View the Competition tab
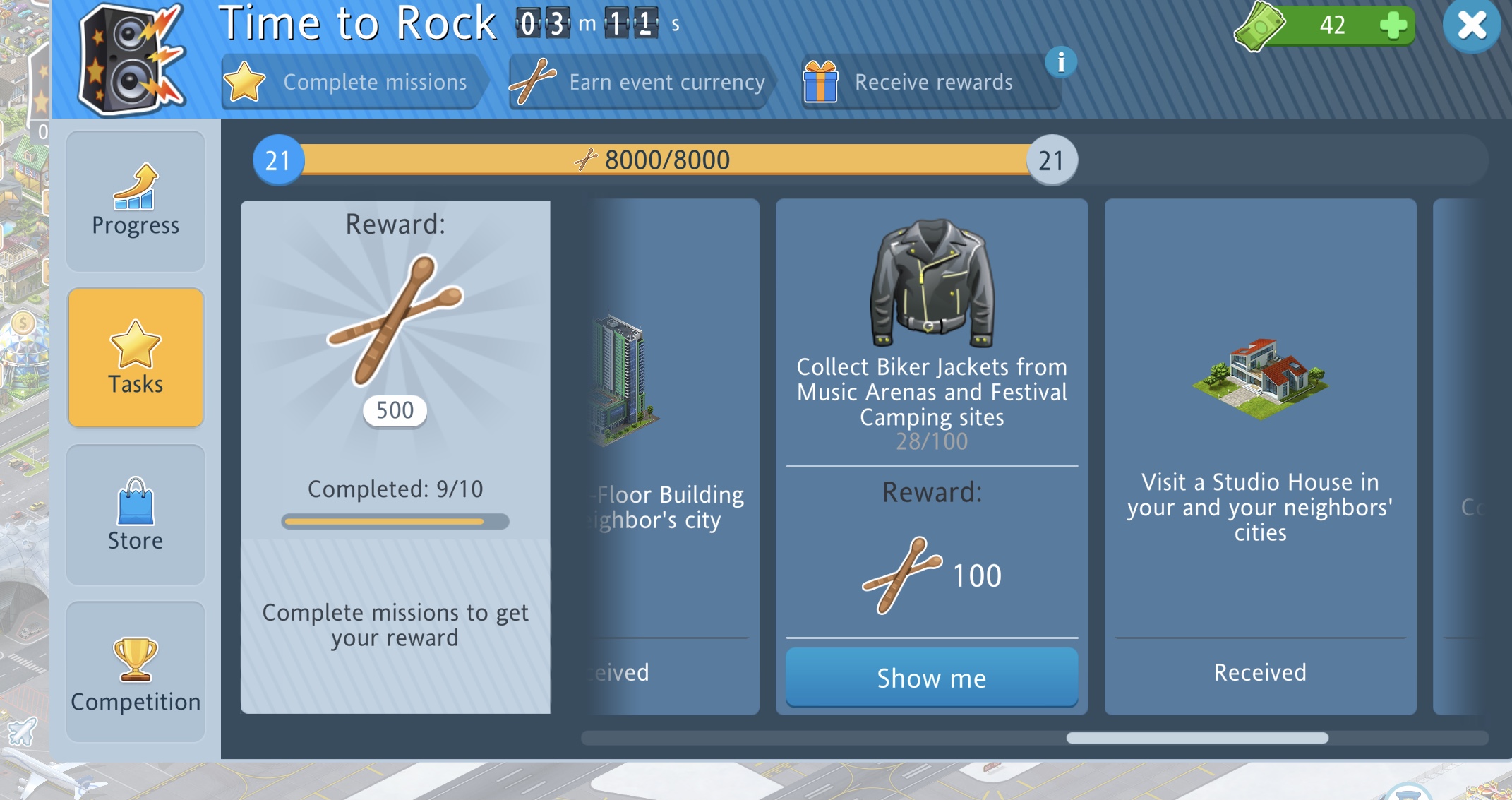Image resolution: width=1512 pixels, height=800 pixels. pos(136,671)
